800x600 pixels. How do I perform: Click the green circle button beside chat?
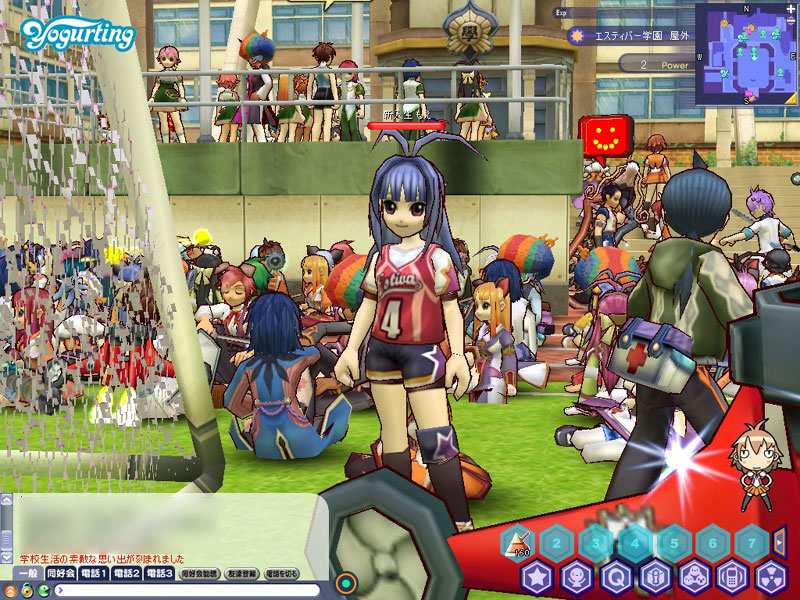[x=346, y=581]
